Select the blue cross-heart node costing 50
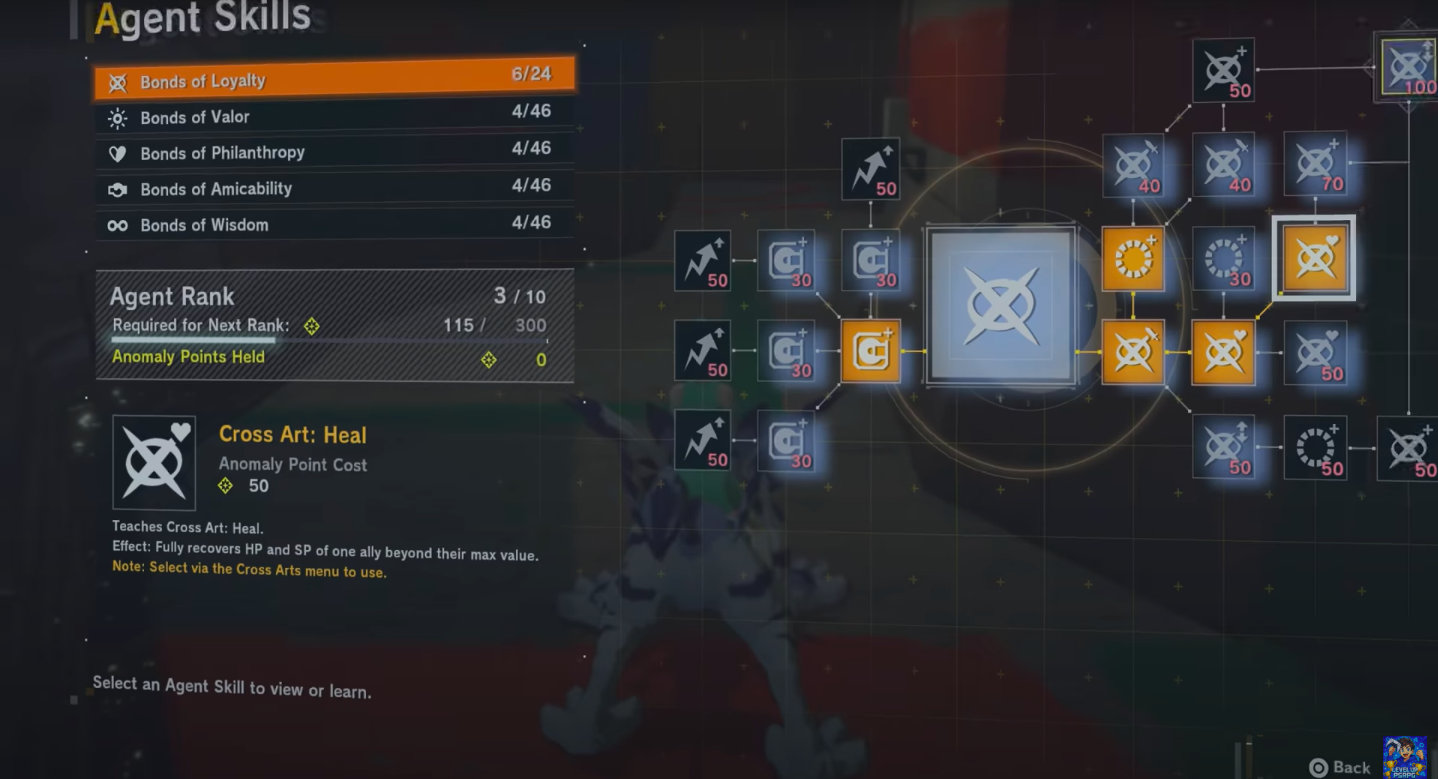This screenshot has height=779, width=1438. [1315, 352]
